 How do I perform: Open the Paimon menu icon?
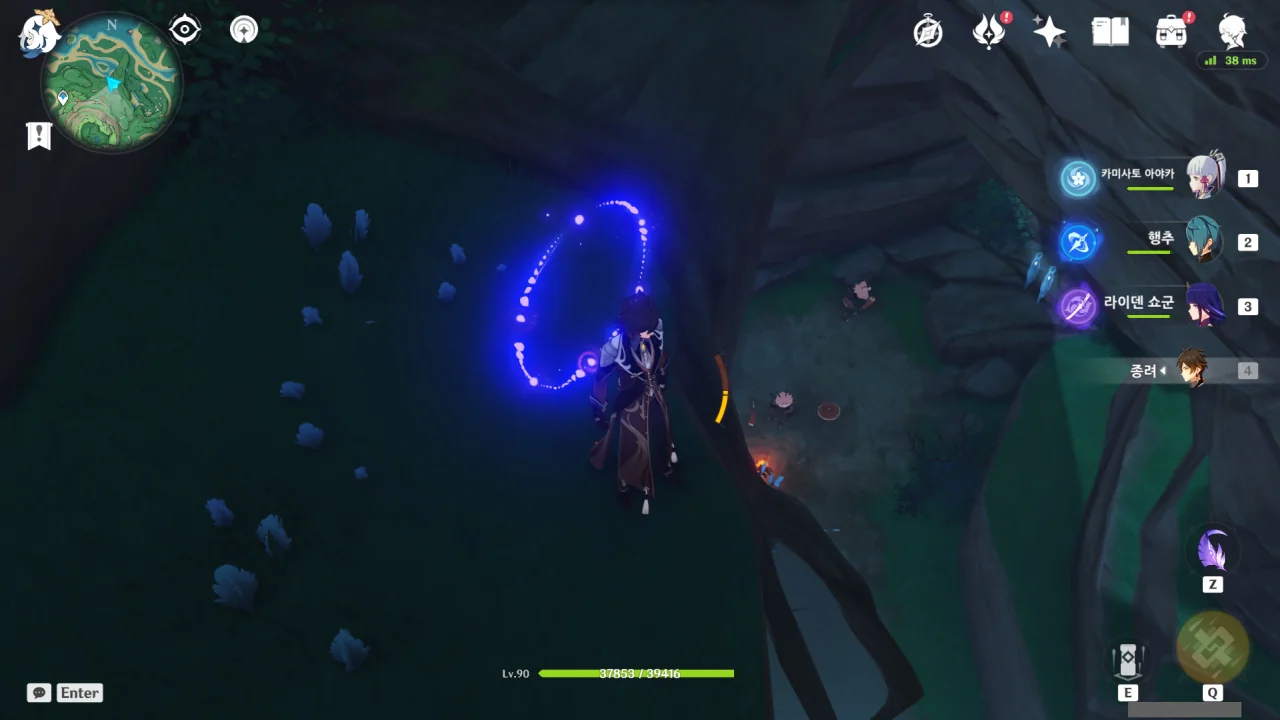click(x=40, y=32)
